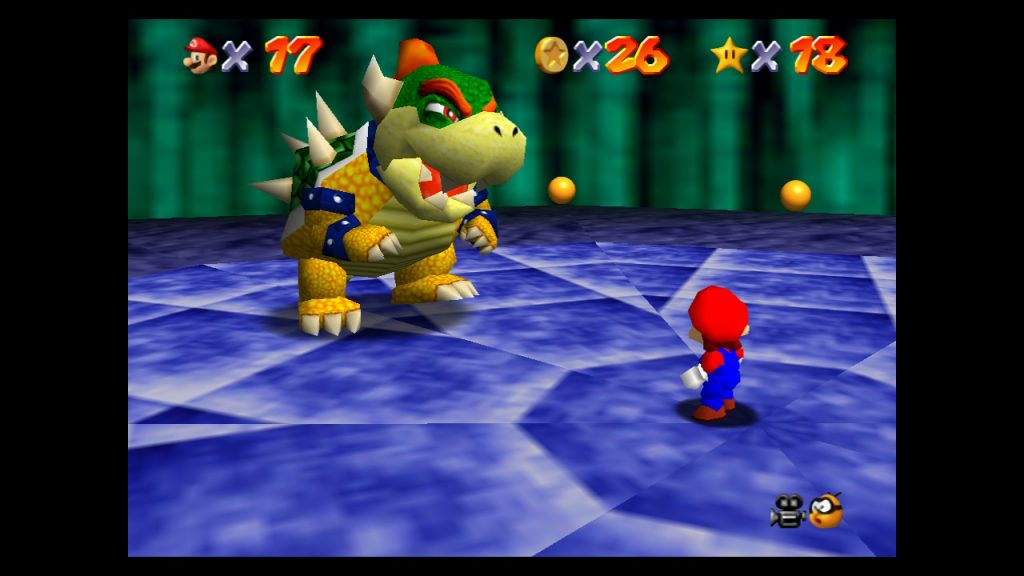The image size is (1024, 576).
Task: Select the film camera icon
Action: pyautogui.click(x=787, y=512)
